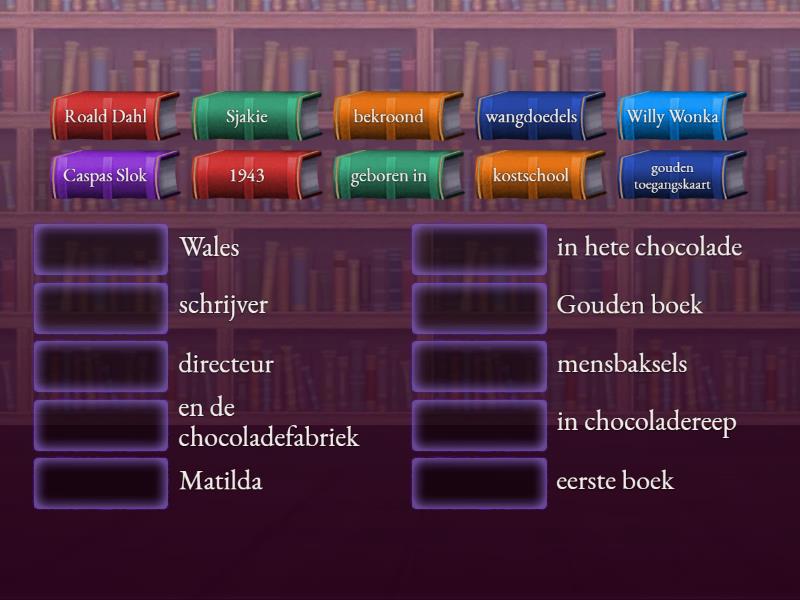Choose the purple Caspas Slok book
This screenshot has height=600, width=800.
pos(106,175)
